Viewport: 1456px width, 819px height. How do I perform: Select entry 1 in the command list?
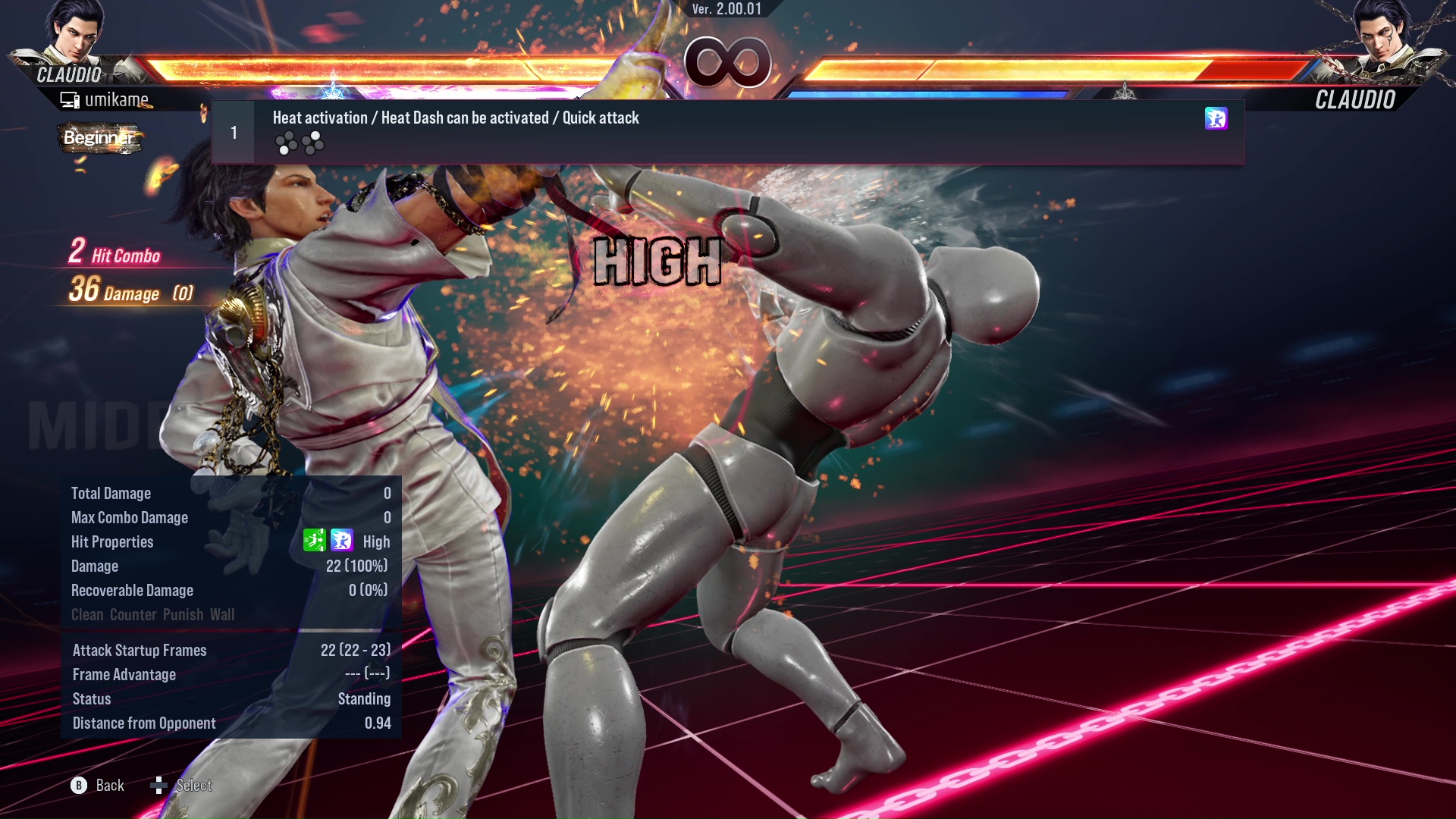(x=233, y=130)
